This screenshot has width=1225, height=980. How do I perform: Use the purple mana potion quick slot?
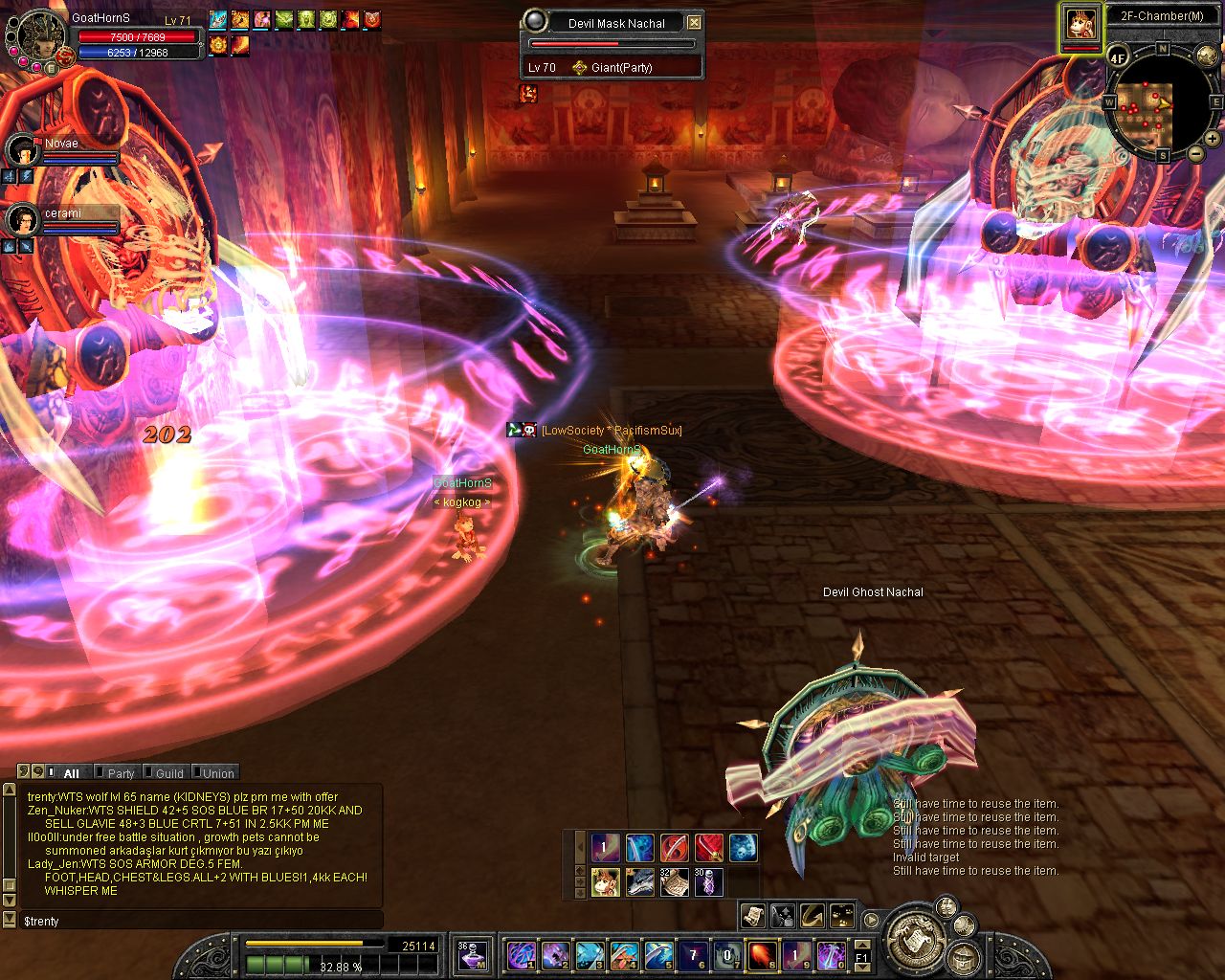point(471,954)
